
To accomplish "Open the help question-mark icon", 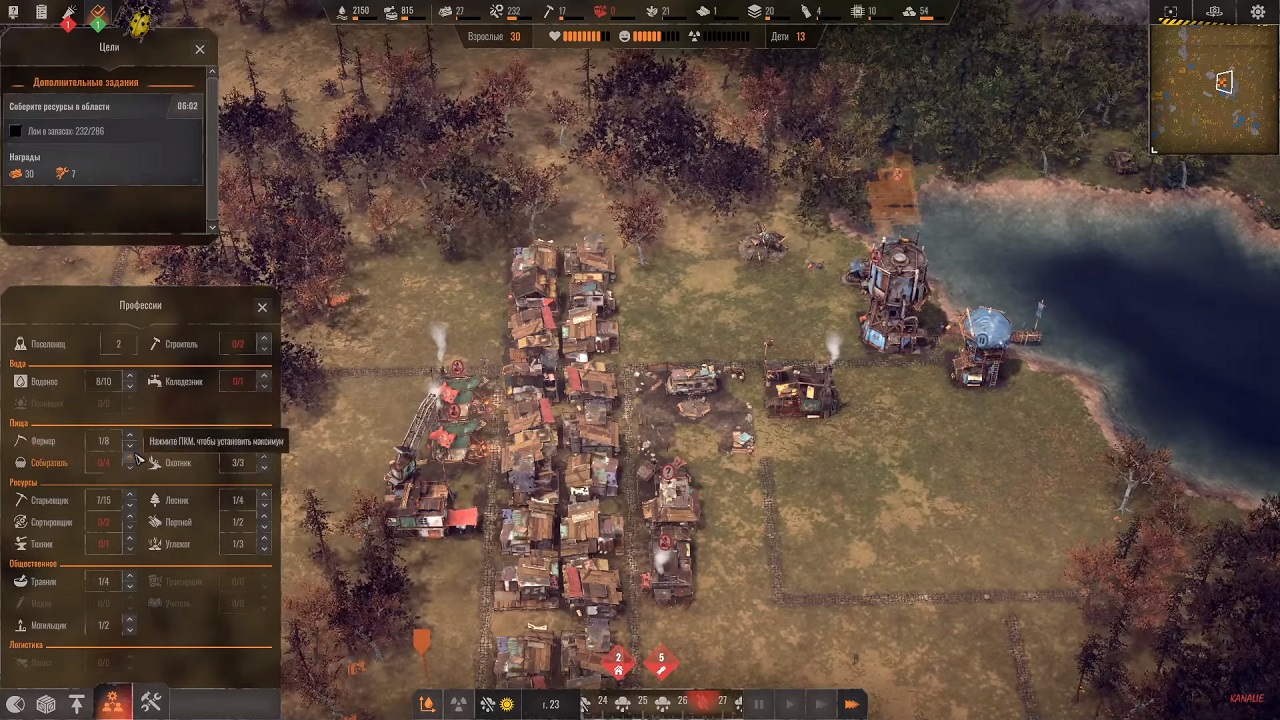I will point(13,12).
